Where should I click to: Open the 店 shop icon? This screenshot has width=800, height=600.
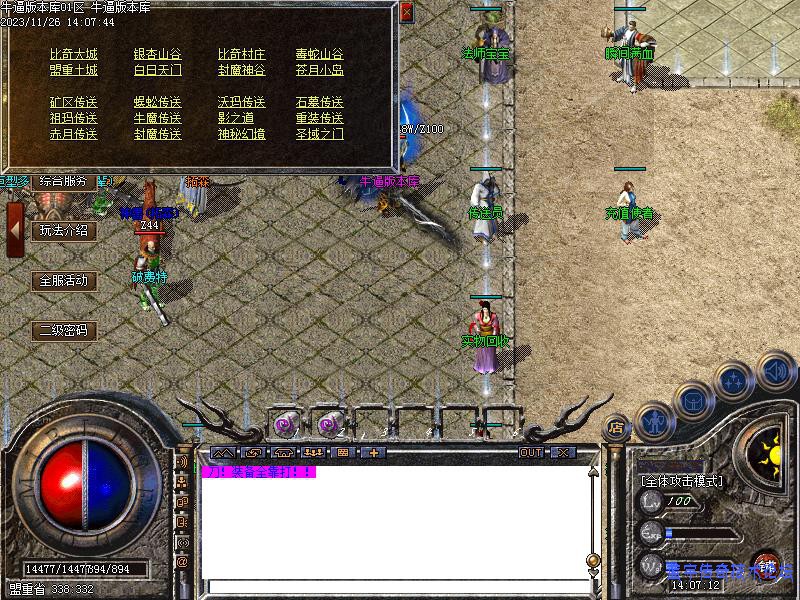pos(616,428)
